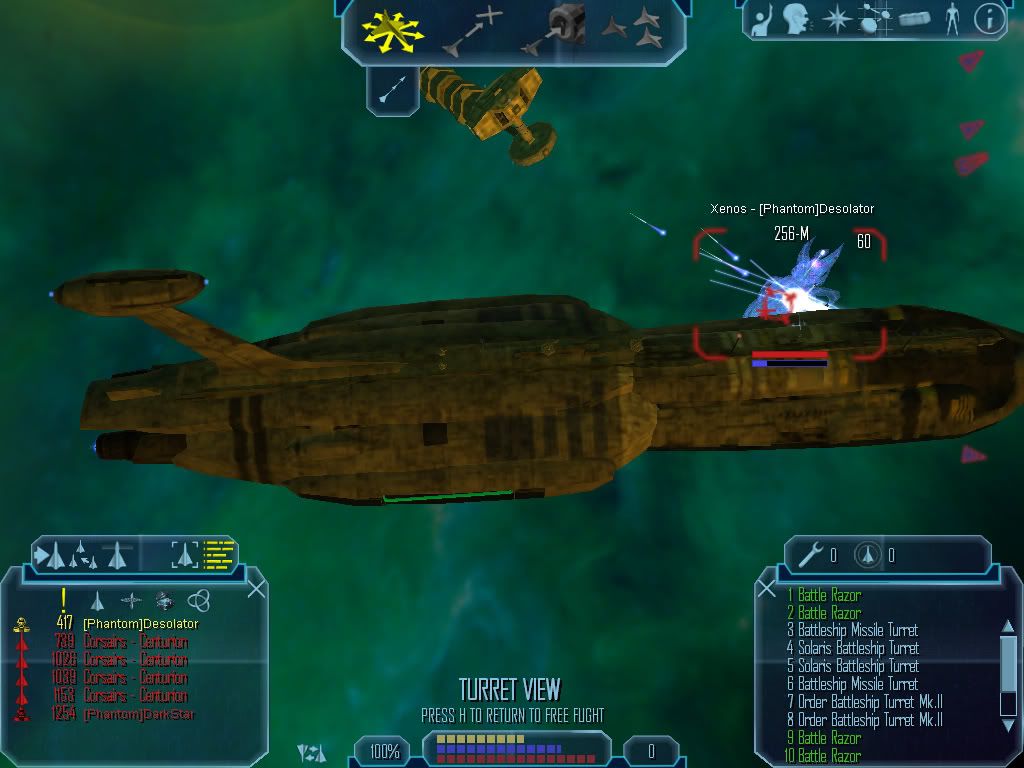
Task: Activate the join formation ships icon
Action: 634,29
